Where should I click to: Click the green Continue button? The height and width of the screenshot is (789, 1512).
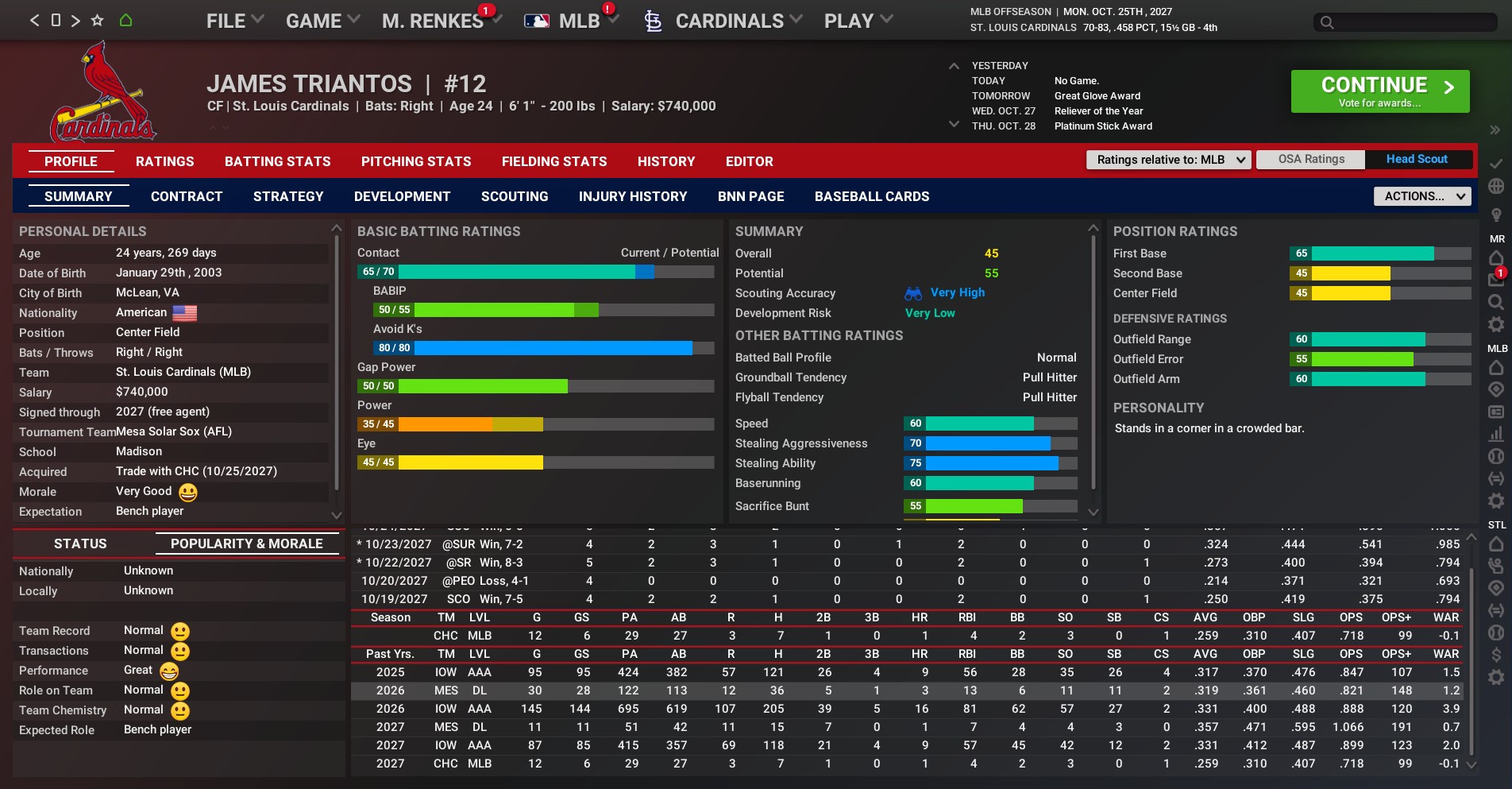[x=1379, y=91]
